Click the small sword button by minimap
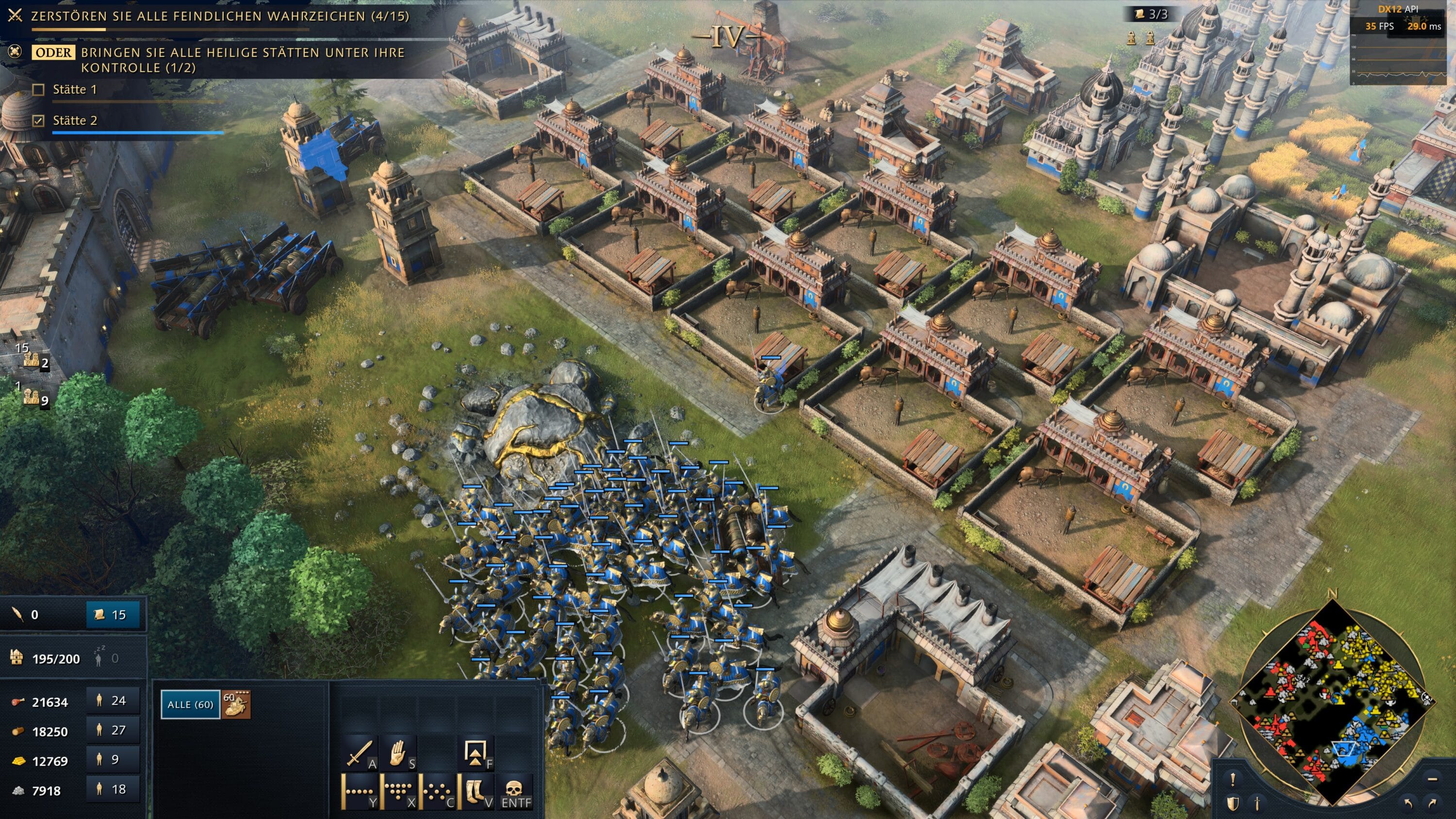The width and height of the screenshot is (1456, 819). coord(1257,803)
